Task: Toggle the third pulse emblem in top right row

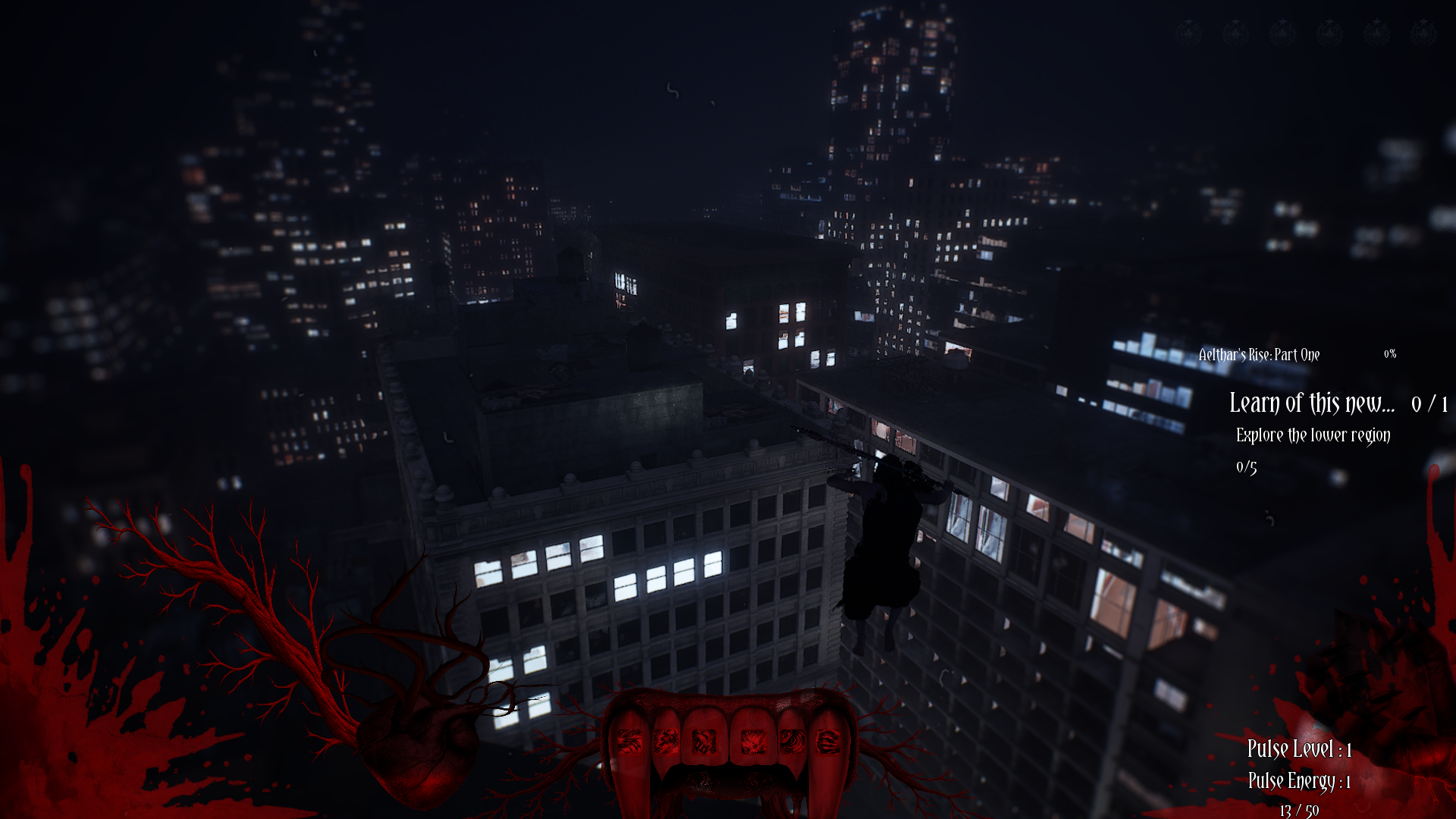Action: click(x=1282, y=33)
